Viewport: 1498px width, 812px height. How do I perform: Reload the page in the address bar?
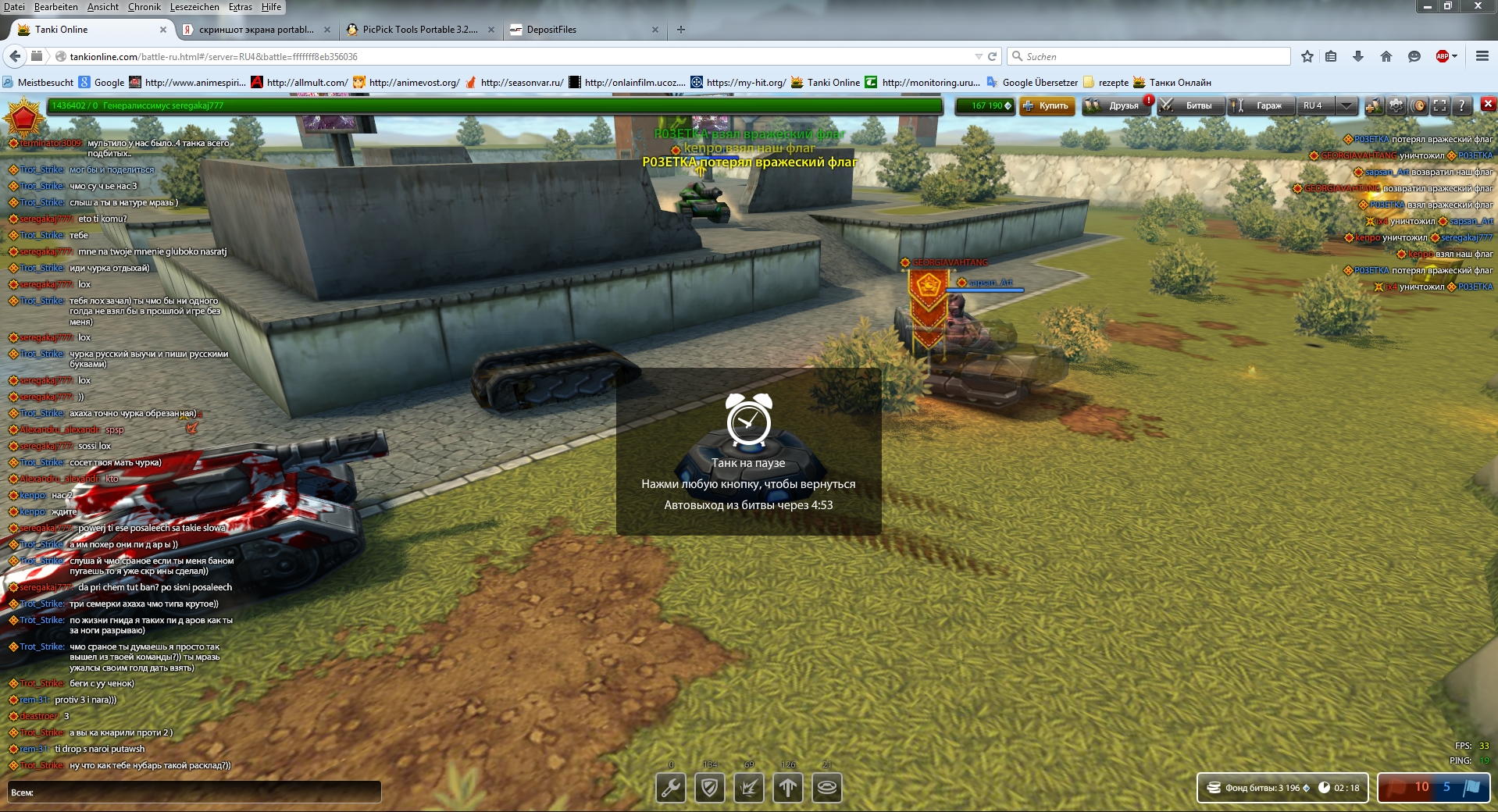coord(993,56)
